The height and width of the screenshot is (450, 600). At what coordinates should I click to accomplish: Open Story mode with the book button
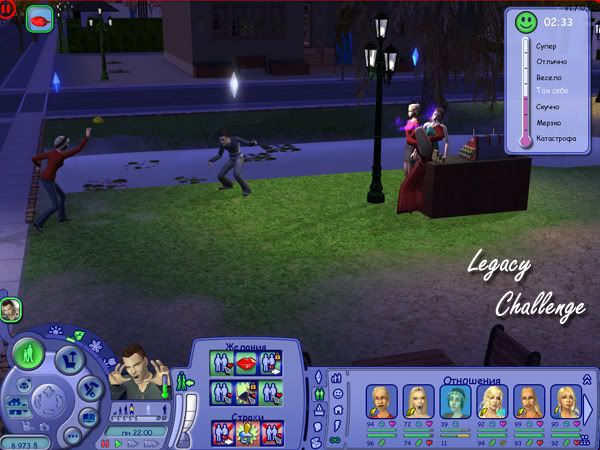click(88, 417)
